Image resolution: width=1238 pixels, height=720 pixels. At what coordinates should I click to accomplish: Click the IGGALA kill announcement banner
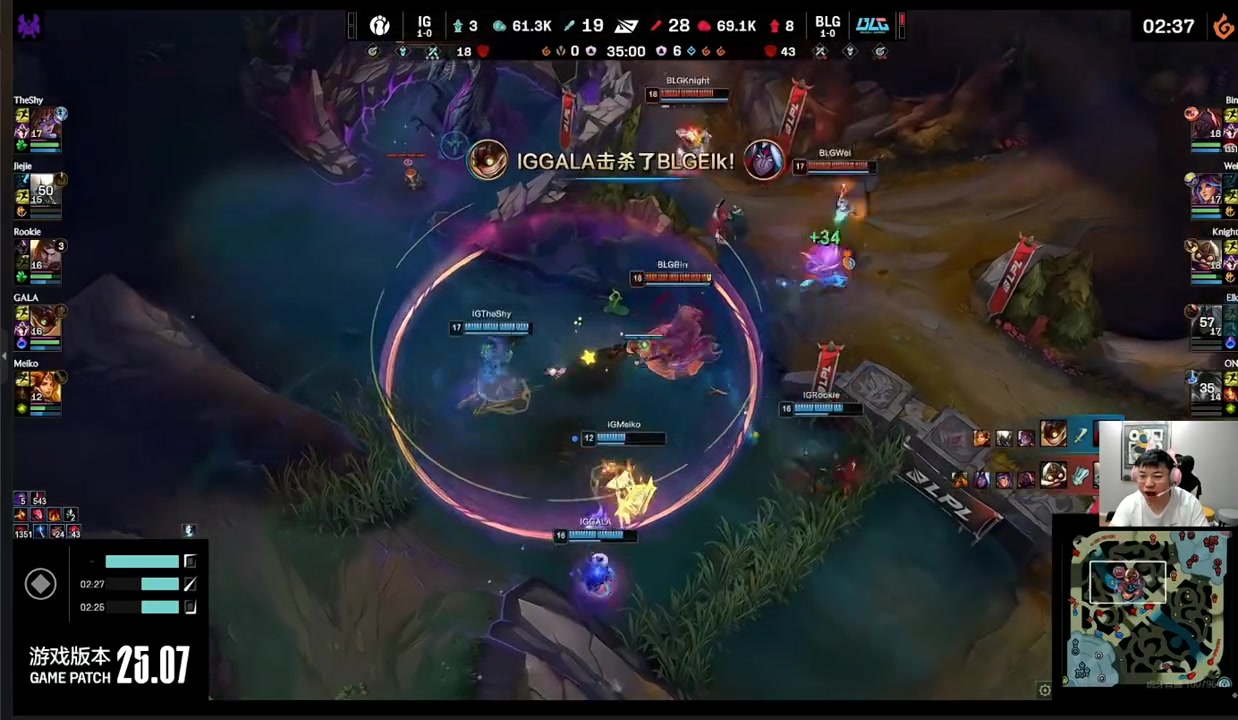pos(625,161)
